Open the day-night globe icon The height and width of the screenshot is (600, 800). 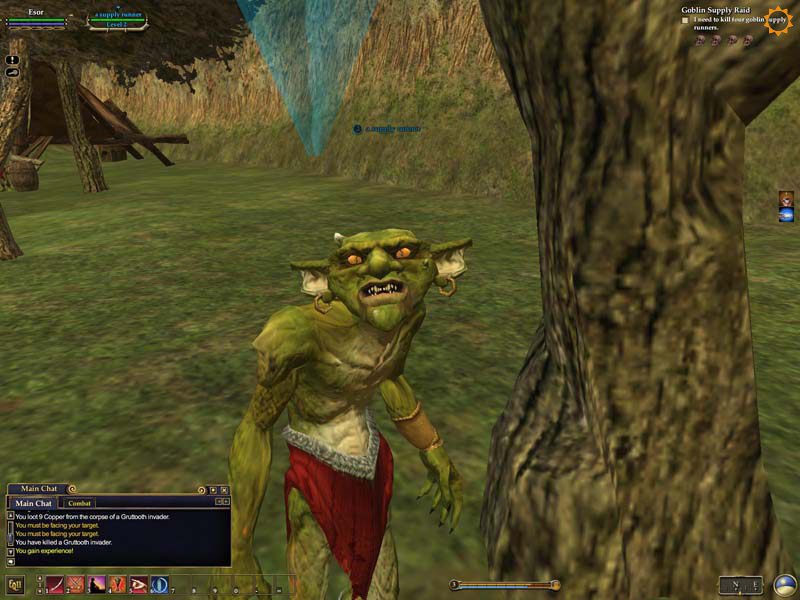(x=785, y=585)
